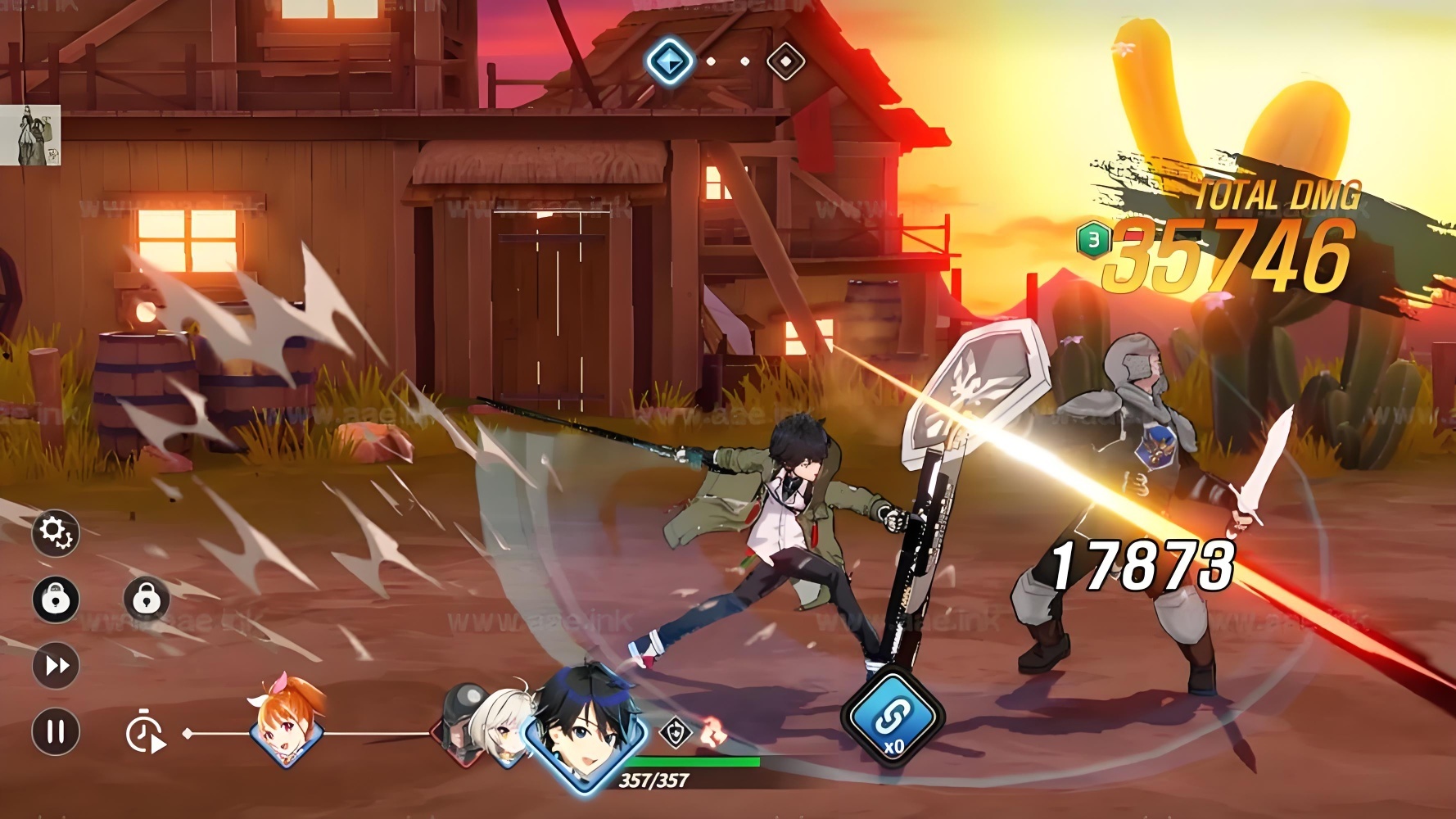The image size is (1456, 819).
Task: Select the helmeted enemy turn portrait
Action: click(x=459, y=721)
